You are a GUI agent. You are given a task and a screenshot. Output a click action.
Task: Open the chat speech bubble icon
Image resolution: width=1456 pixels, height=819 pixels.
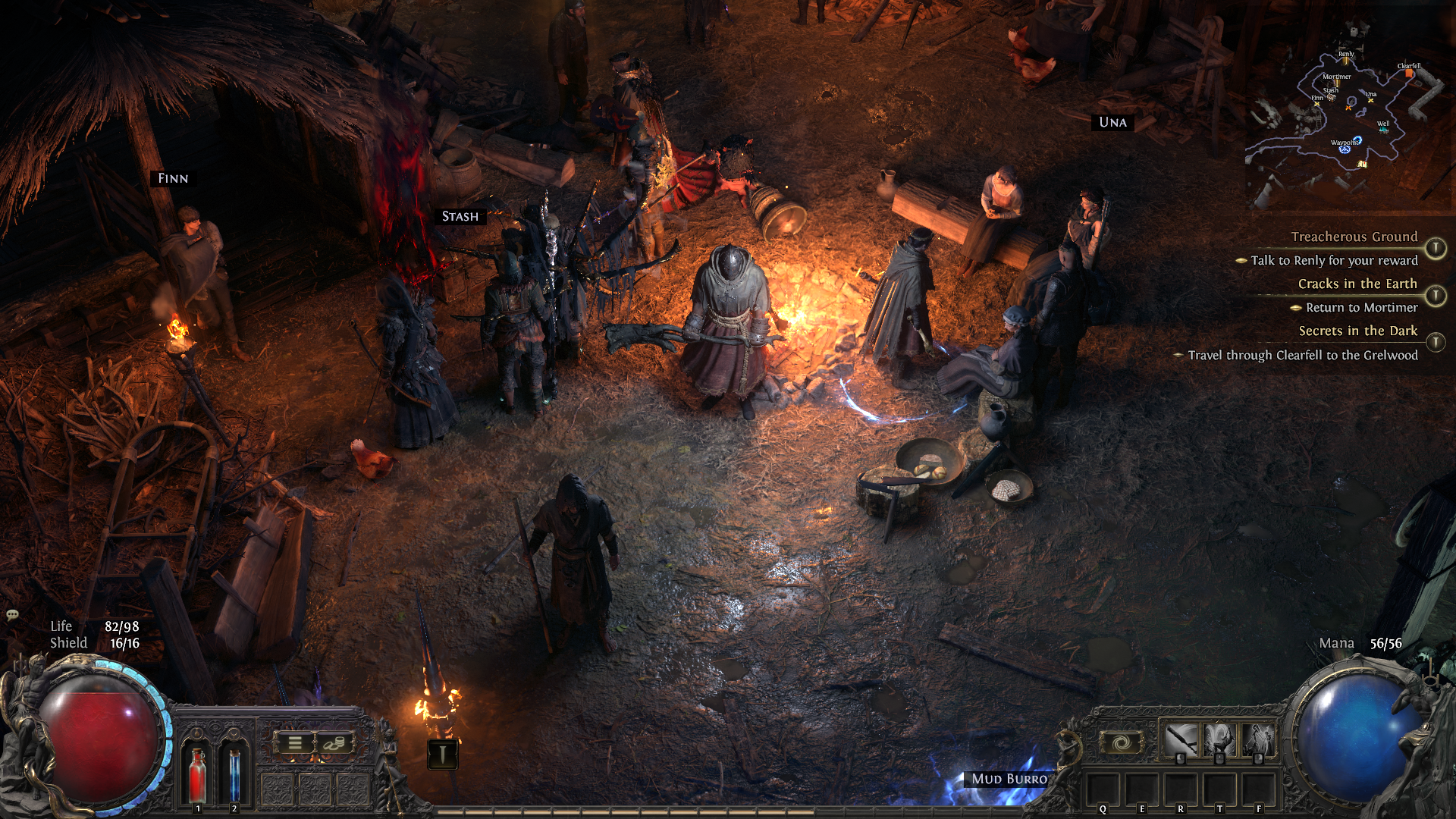pos(12,615)
